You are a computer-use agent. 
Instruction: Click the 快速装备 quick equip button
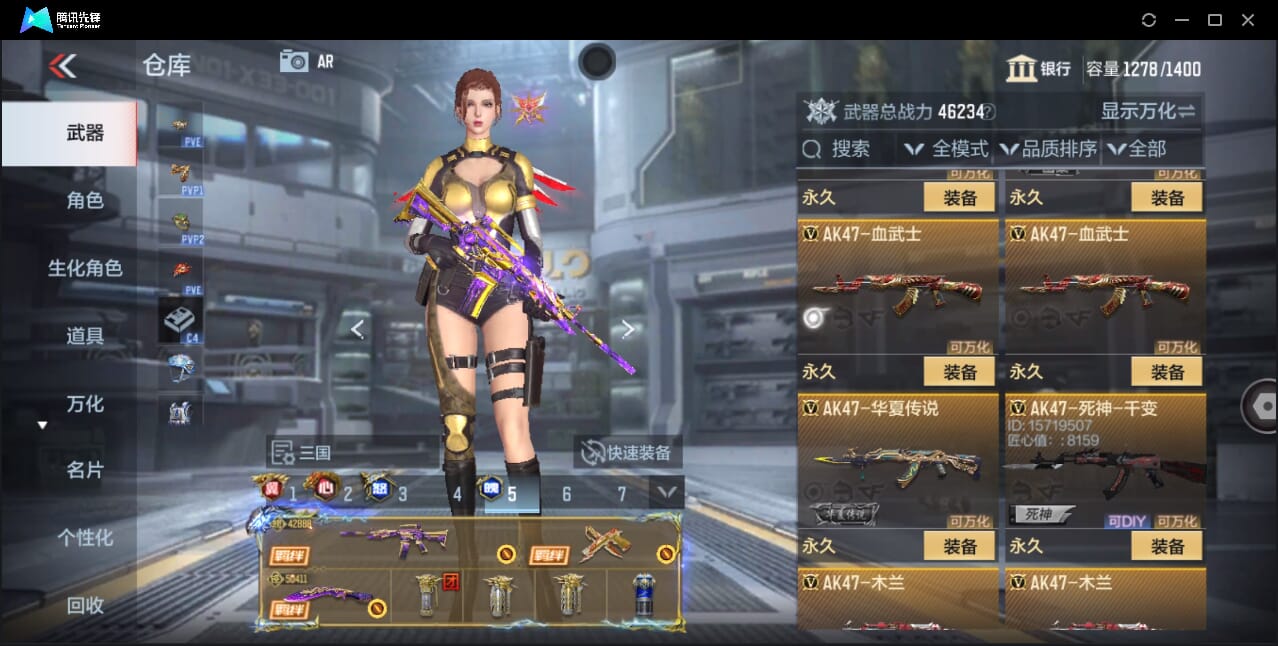point(628,453)
